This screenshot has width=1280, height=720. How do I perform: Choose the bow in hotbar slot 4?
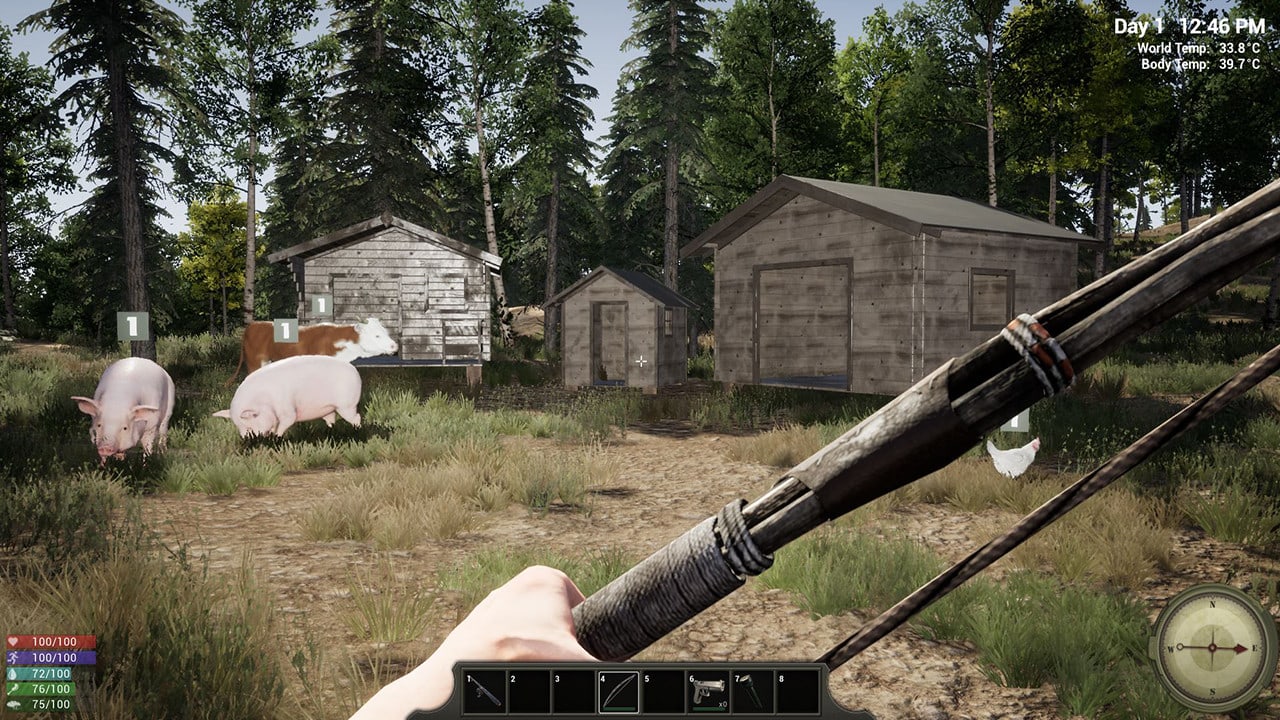click(619, 691)
